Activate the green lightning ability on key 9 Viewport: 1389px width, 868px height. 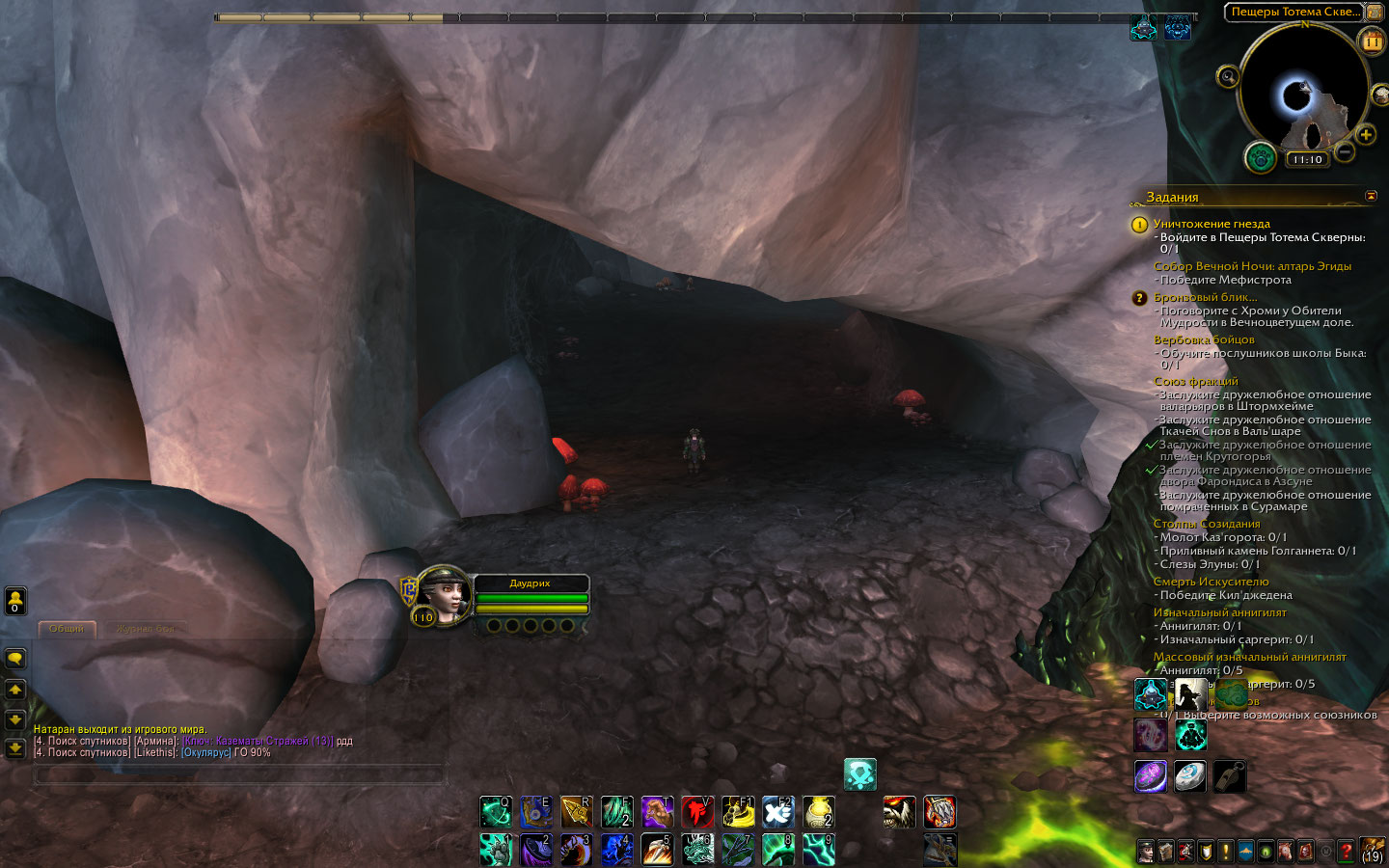click(819, 849)
